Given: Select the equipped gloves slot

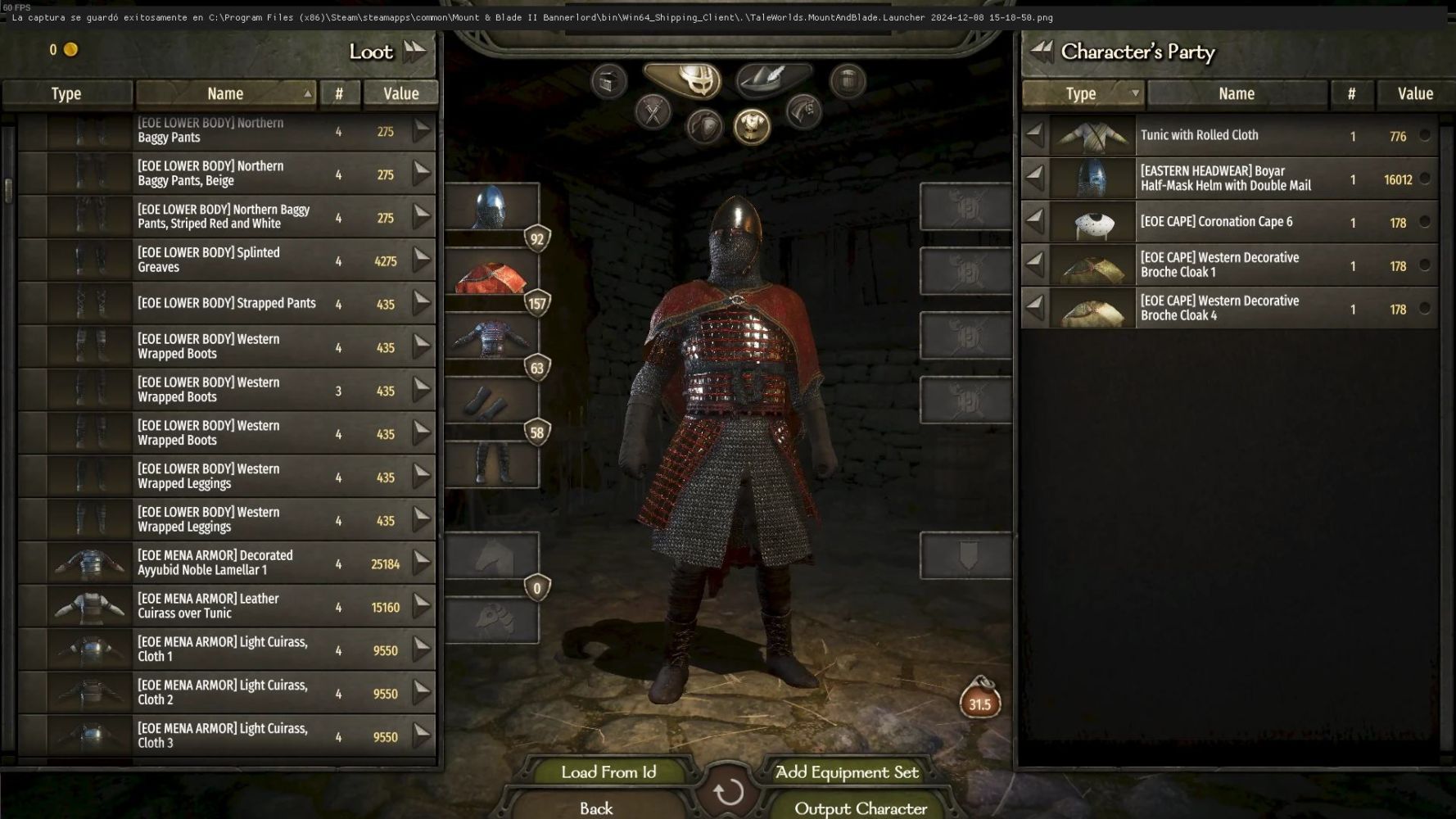Looking at the screenshot, I should (491, 402).
